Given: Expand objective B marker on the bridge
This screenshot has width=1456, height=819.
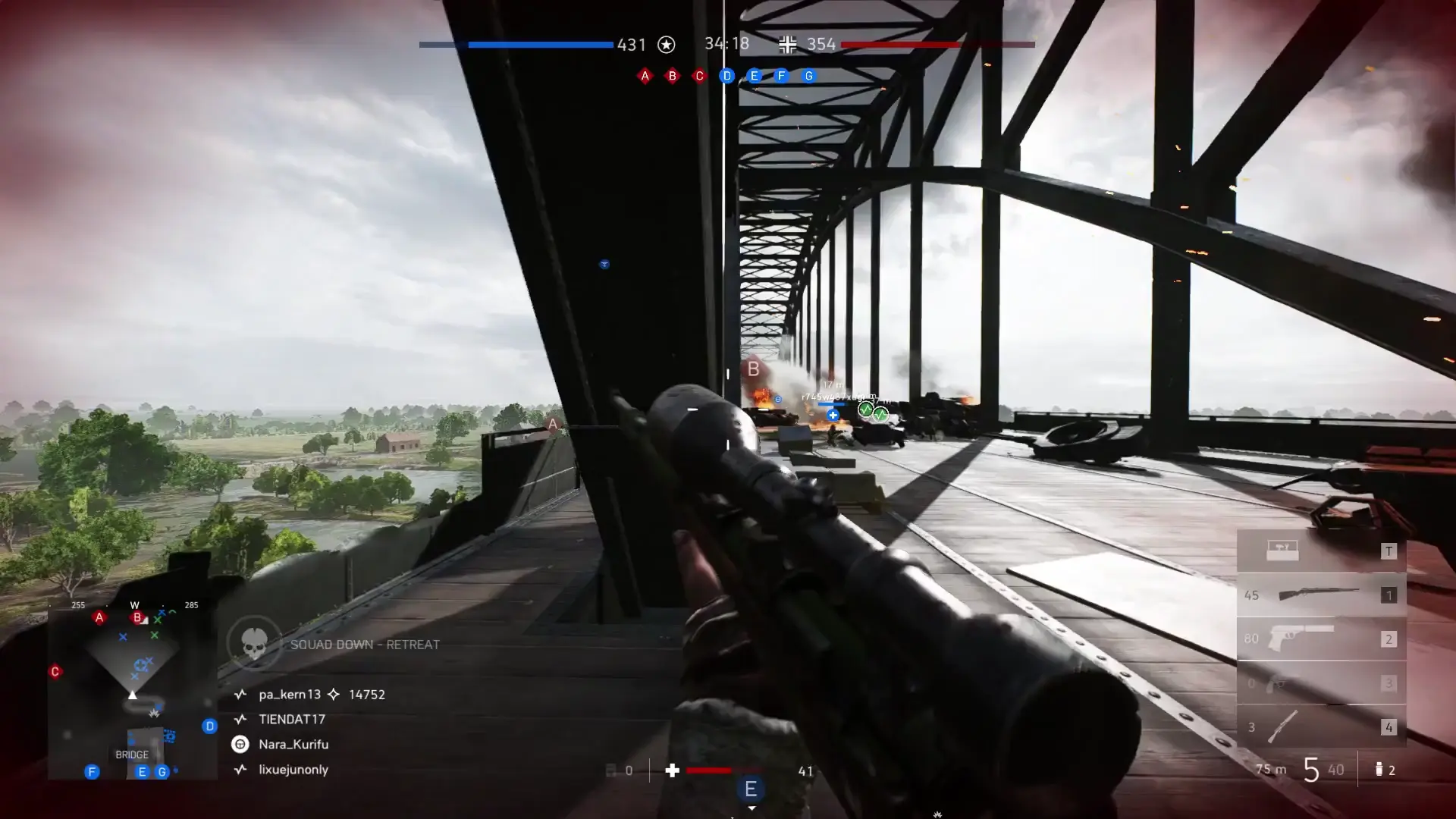Looking at the screenshot, I should [x=752, y=370].
